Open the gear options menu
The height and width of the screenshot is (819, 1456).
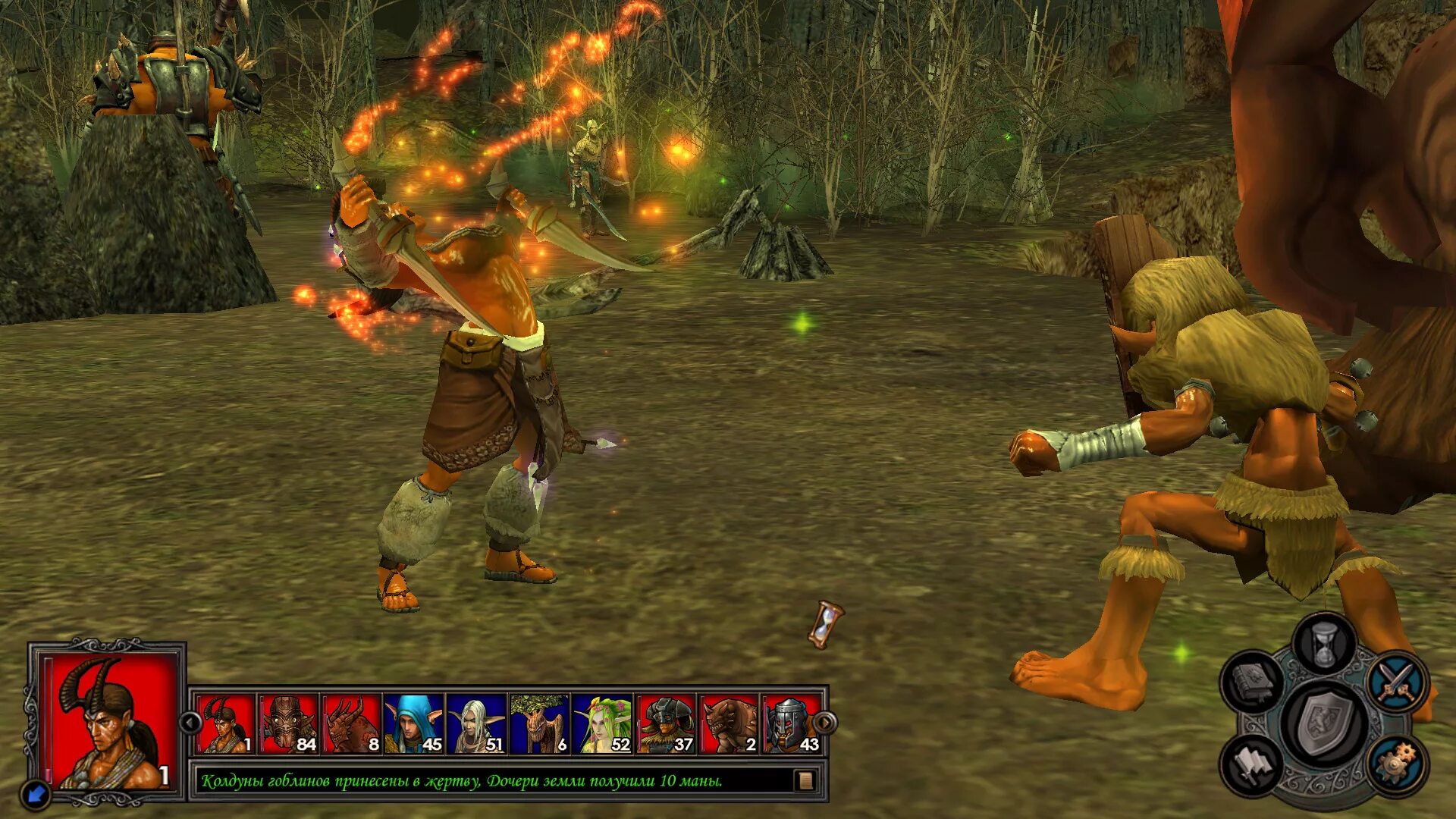click(x=1396, y=764)
